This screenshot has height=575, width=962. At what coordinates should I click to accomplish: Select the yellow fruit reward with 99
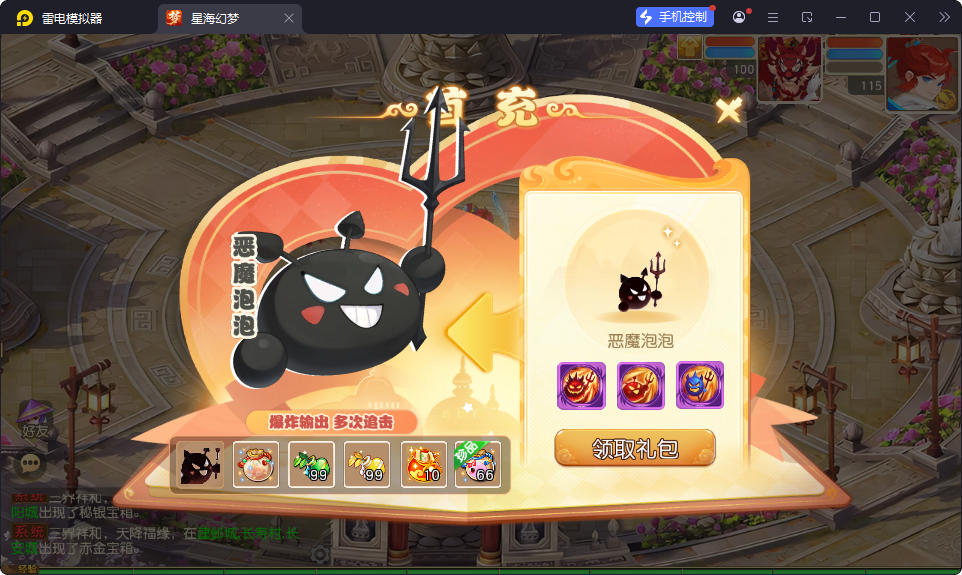[x=367, y=464]
